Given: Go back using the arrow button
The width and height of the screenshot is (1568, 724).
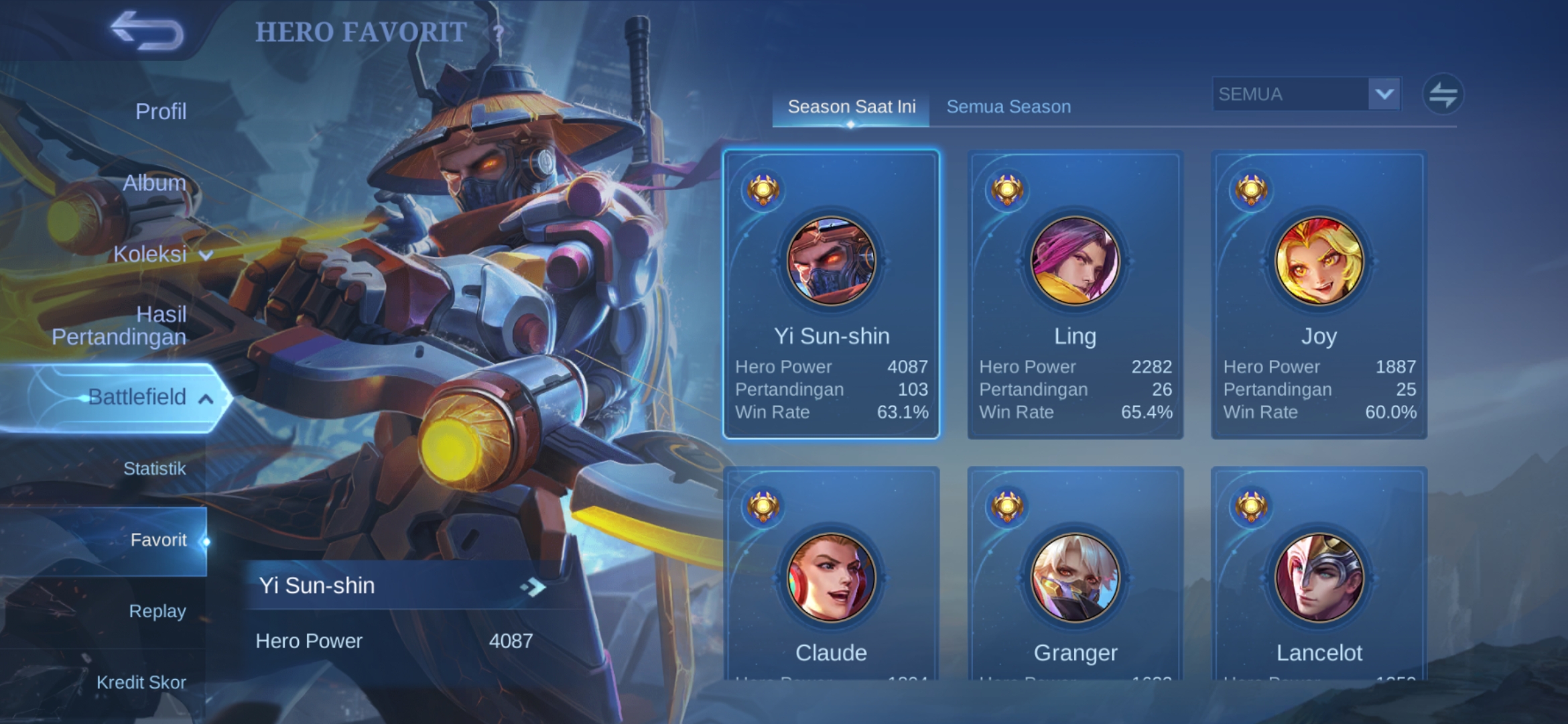Looking at the screenshot, I should [147, 31].
